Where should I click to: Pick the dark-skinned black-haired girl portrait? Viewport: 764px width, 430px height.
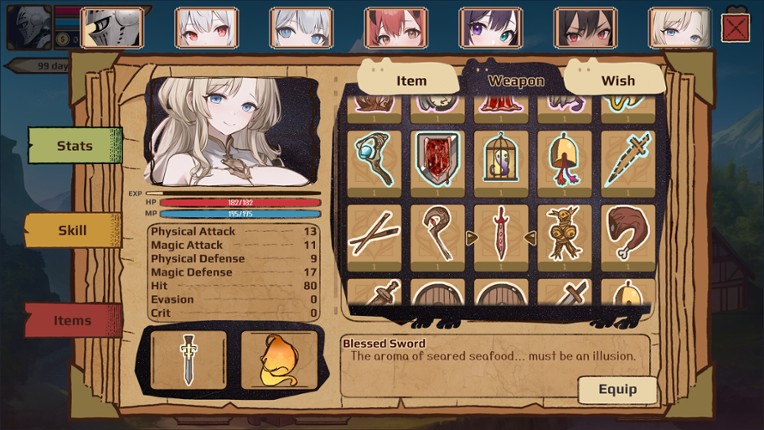(x=585, y=28)
